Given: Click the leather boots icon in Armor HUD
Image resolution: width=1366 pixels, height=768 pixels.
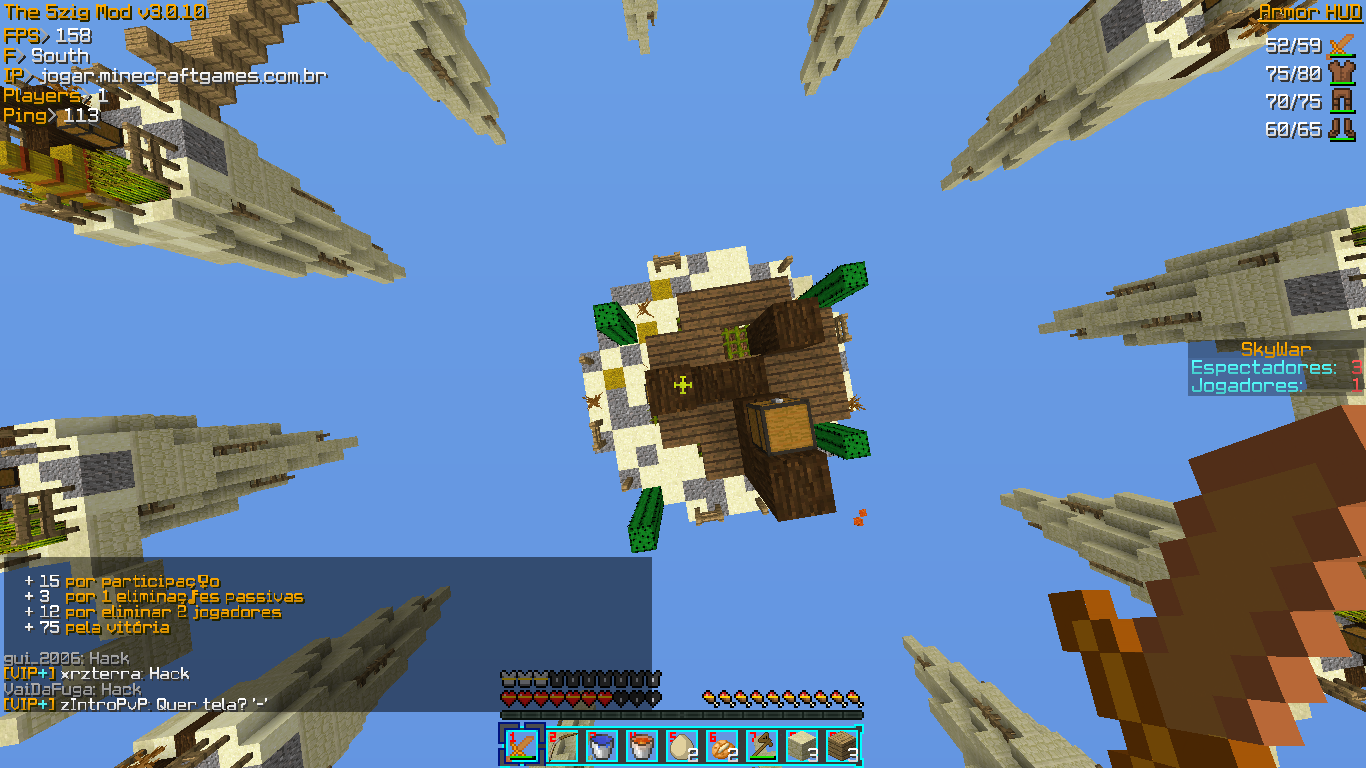Looking at the screenshot, I should pos(1341,129).
